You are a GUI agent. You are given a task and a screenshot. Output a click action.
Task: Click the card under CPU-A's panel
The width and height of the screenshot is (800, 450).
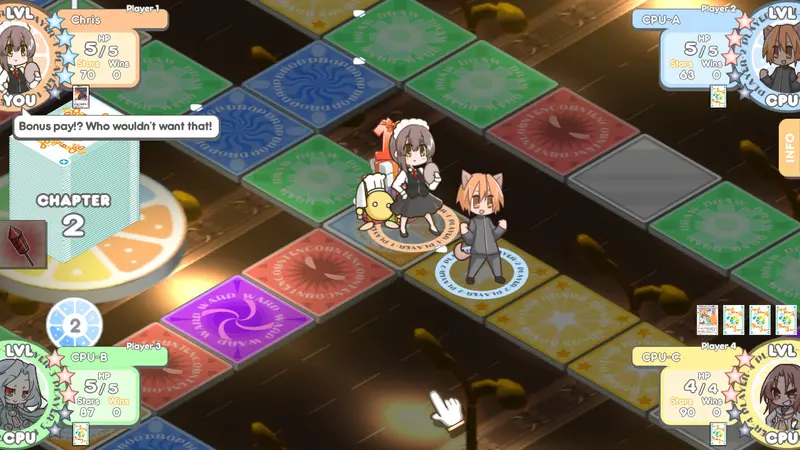(717, 96)
